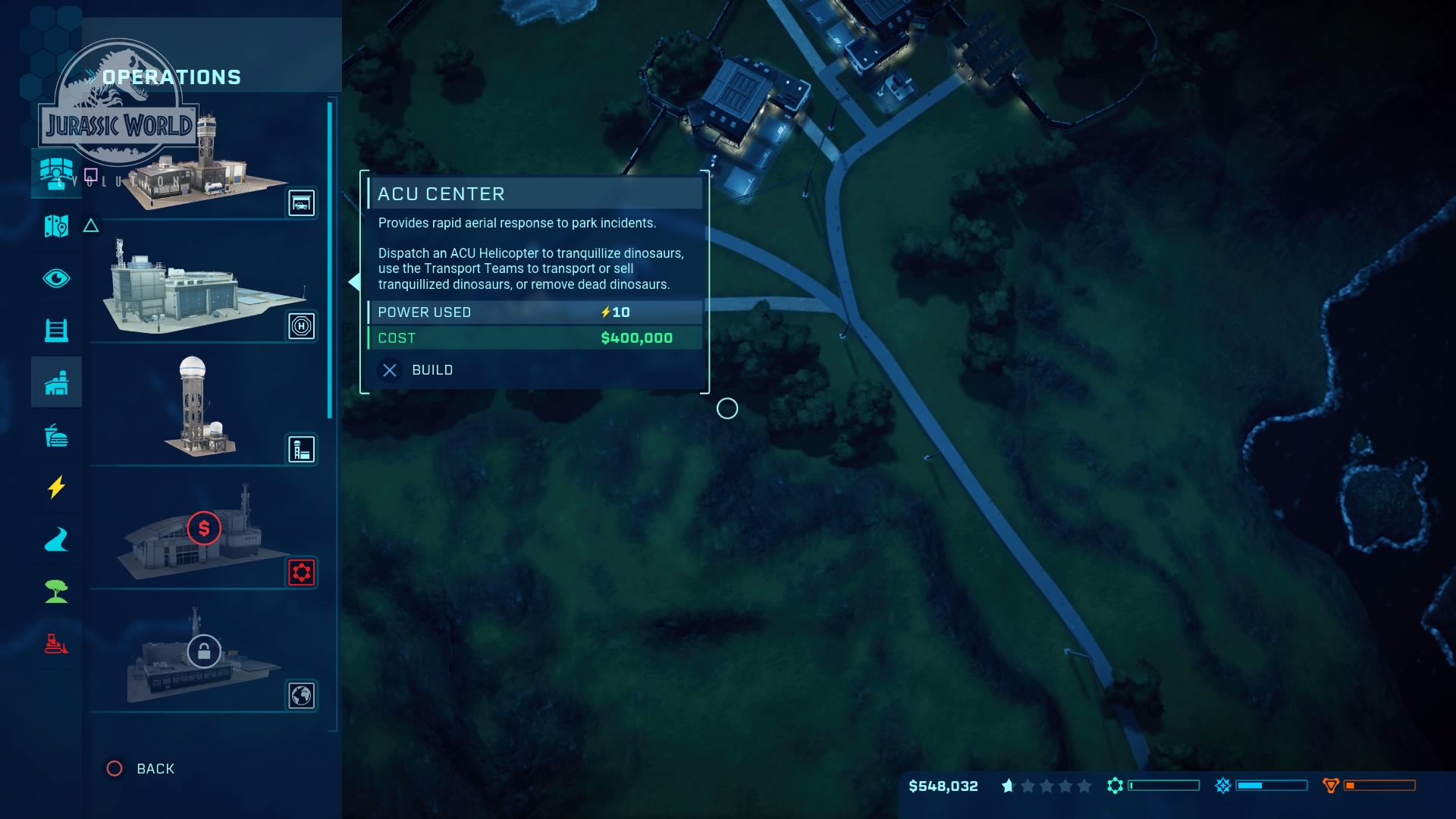Click the fences category icon
The image size is (1456, 819).
tap(55, 330)
